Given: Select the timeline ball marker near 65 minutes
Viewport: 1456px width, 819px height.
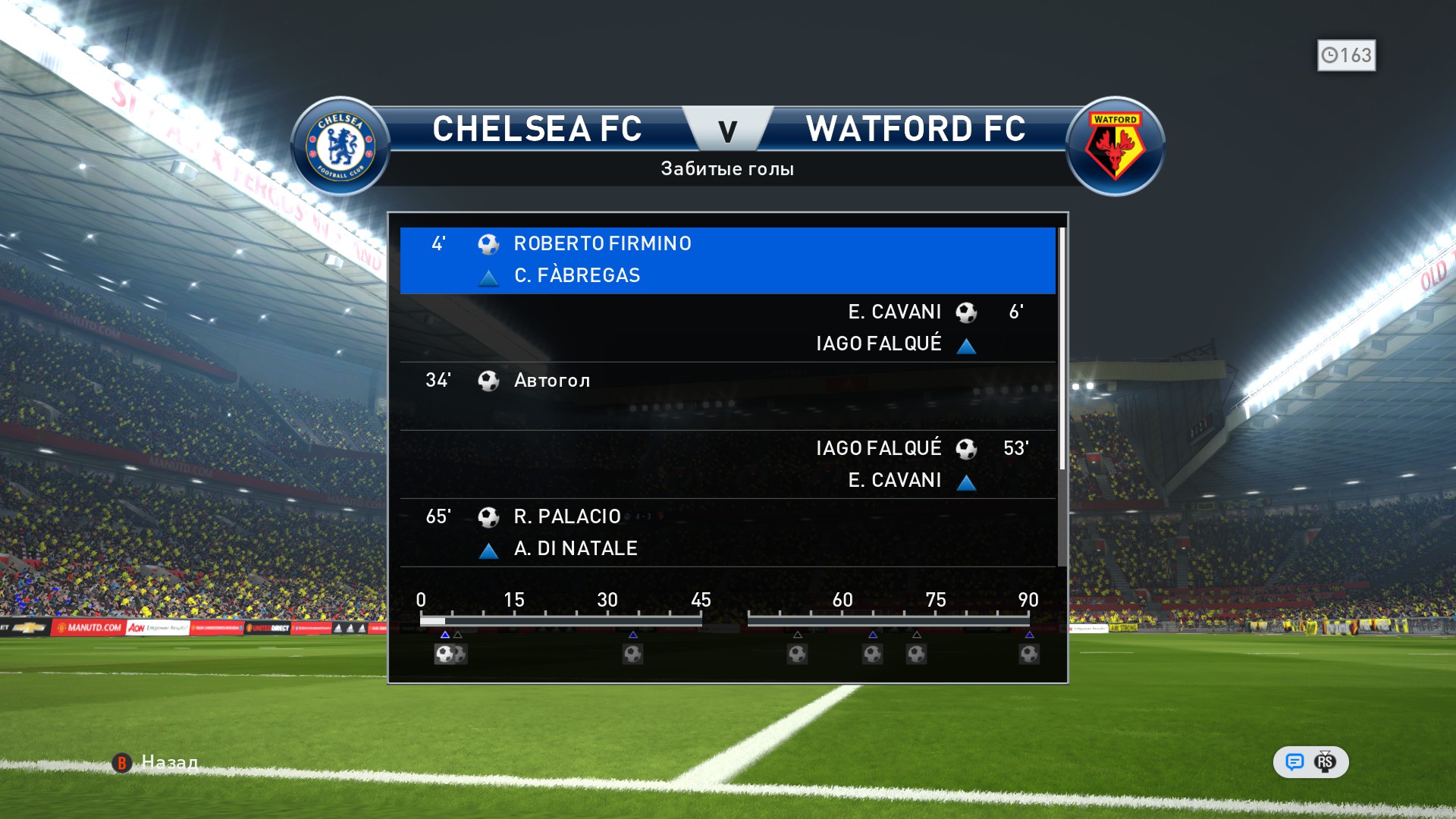Looking at the screenshot, I should [872, 654].
